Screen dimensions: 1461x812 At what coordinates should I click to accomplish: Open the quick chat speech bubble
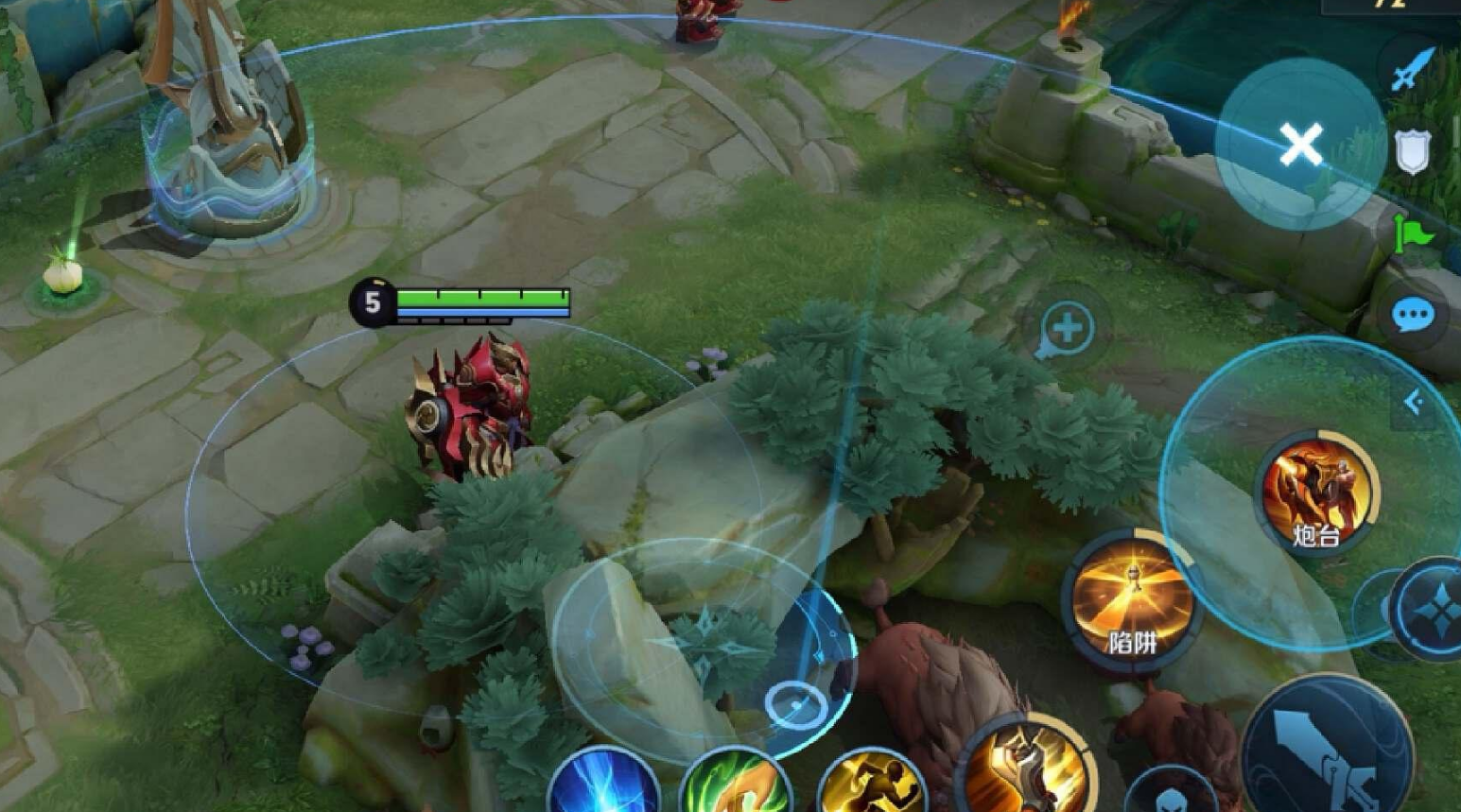pyautogui.click(x=1413, y=315)
